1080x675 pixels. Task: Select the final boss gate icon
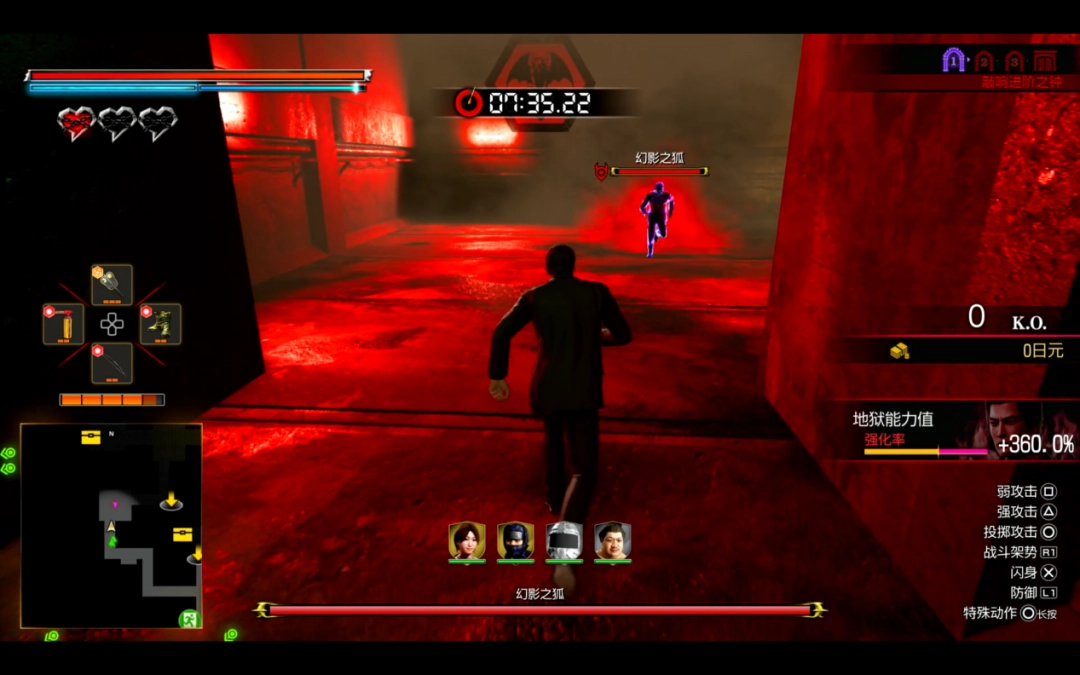tap(1045, 61)
